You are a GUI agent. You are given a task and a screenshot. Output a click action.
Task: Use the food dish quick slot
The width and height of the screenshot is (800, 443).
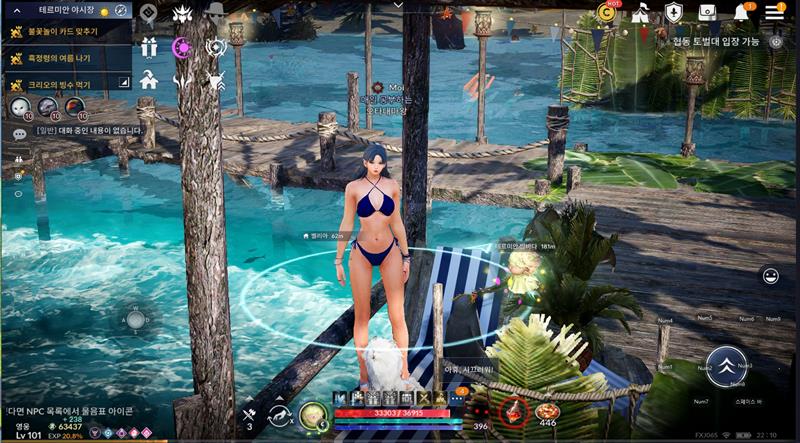pos(547,411)
